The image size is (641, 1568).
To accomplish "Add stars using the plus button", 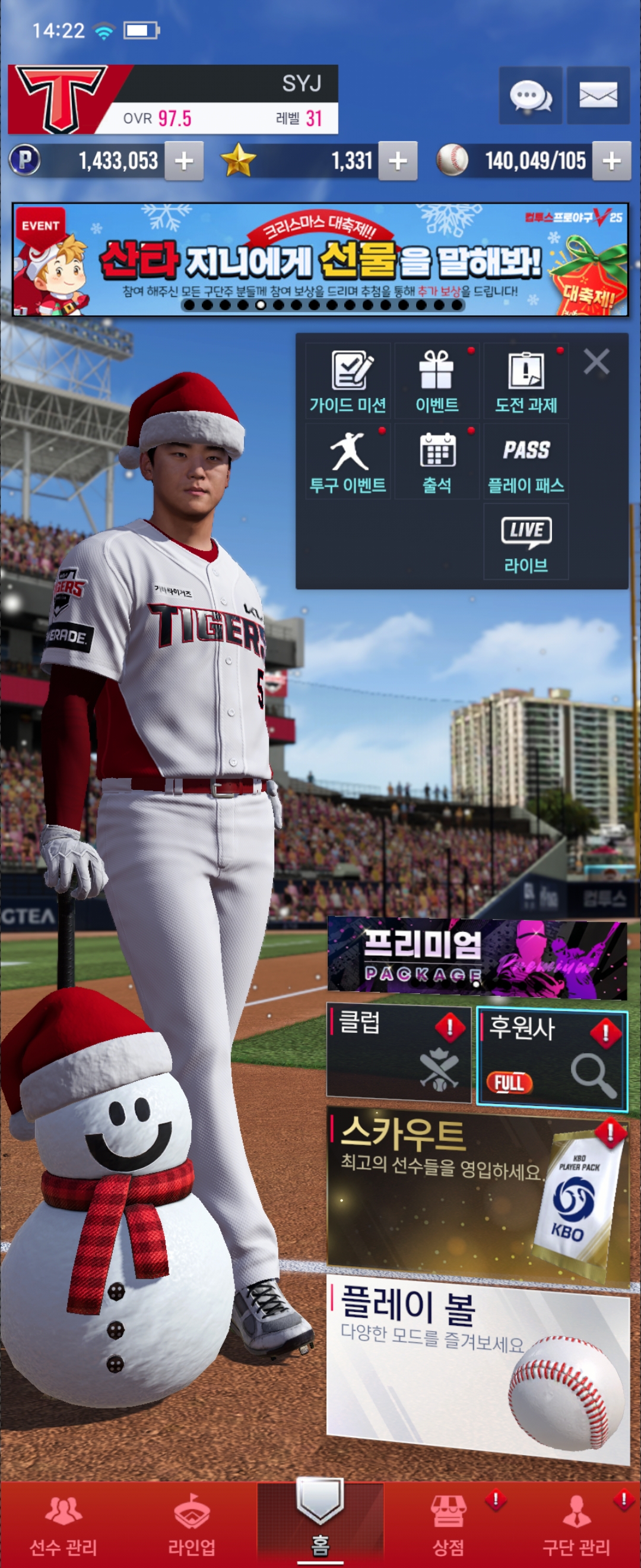I will click(398, 162).
